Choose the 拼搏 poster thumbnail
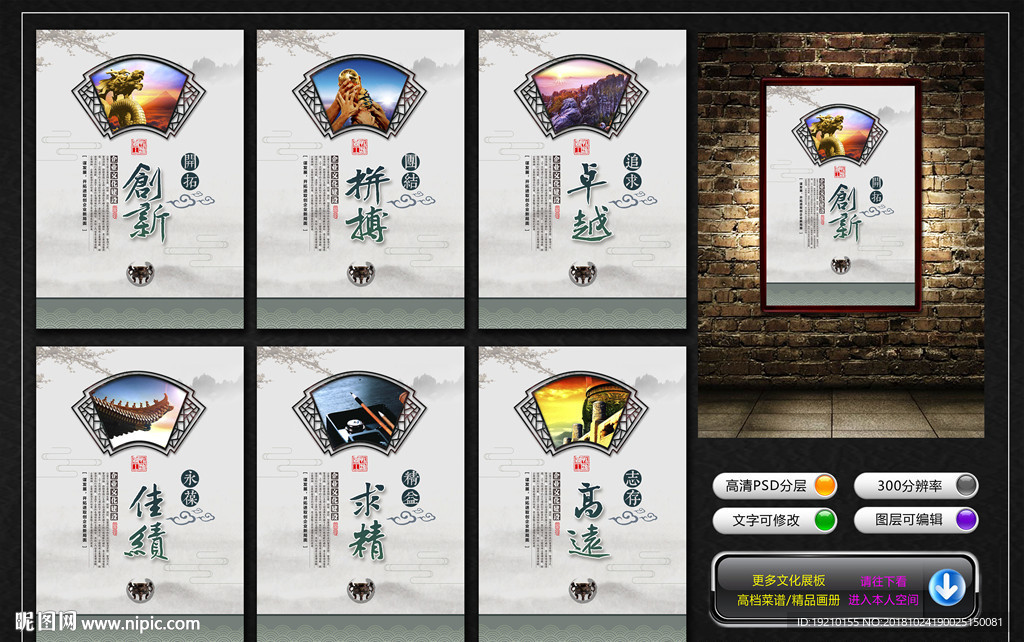 coord(360,180)
